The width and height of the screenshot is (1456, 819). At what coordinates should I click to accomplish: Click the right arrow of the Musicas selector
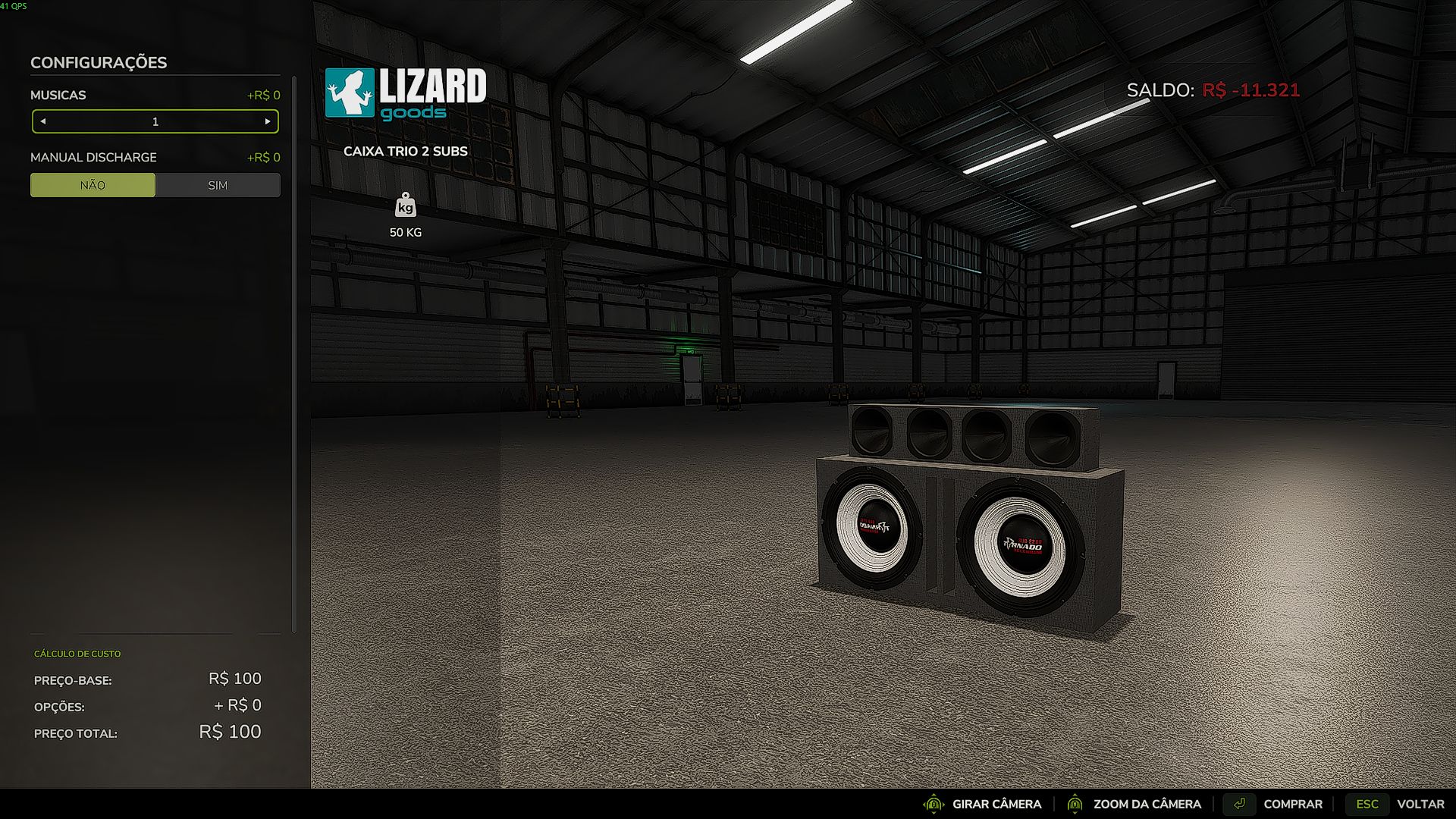pos(267,121)
